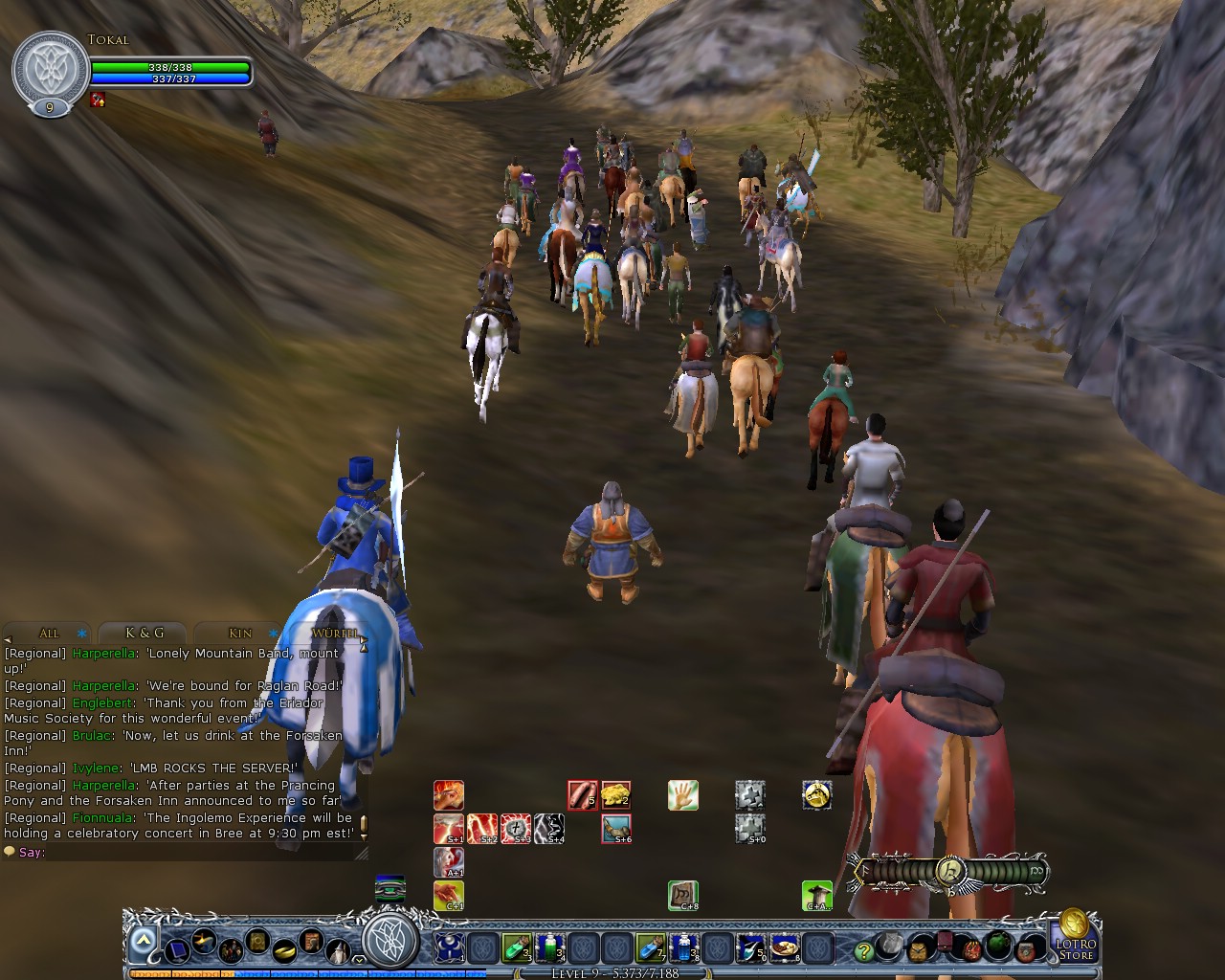The height and width of the screenshot is (980, 1225).
Task: Toggle notifications asterisk on the All chat tab
Action: [80, 634]
